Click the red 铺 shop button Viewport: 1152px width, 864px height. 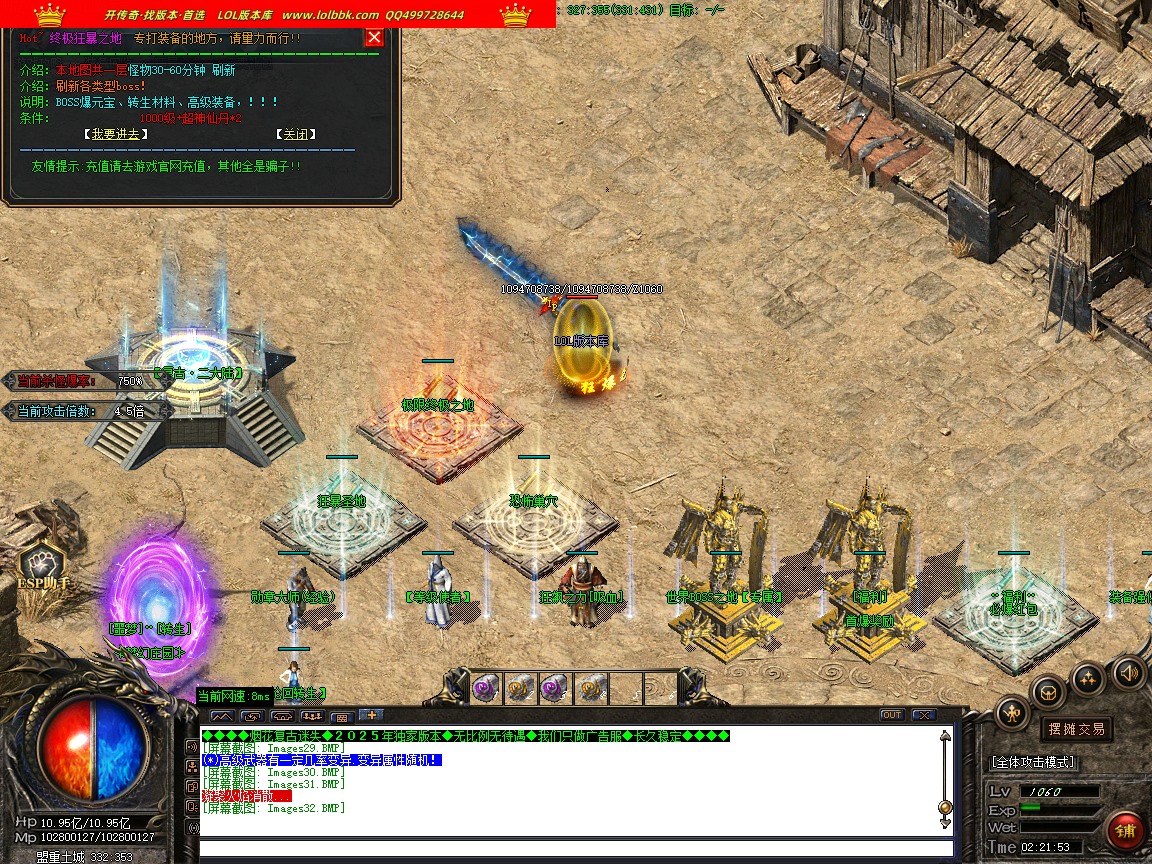tap(1125, 832)
